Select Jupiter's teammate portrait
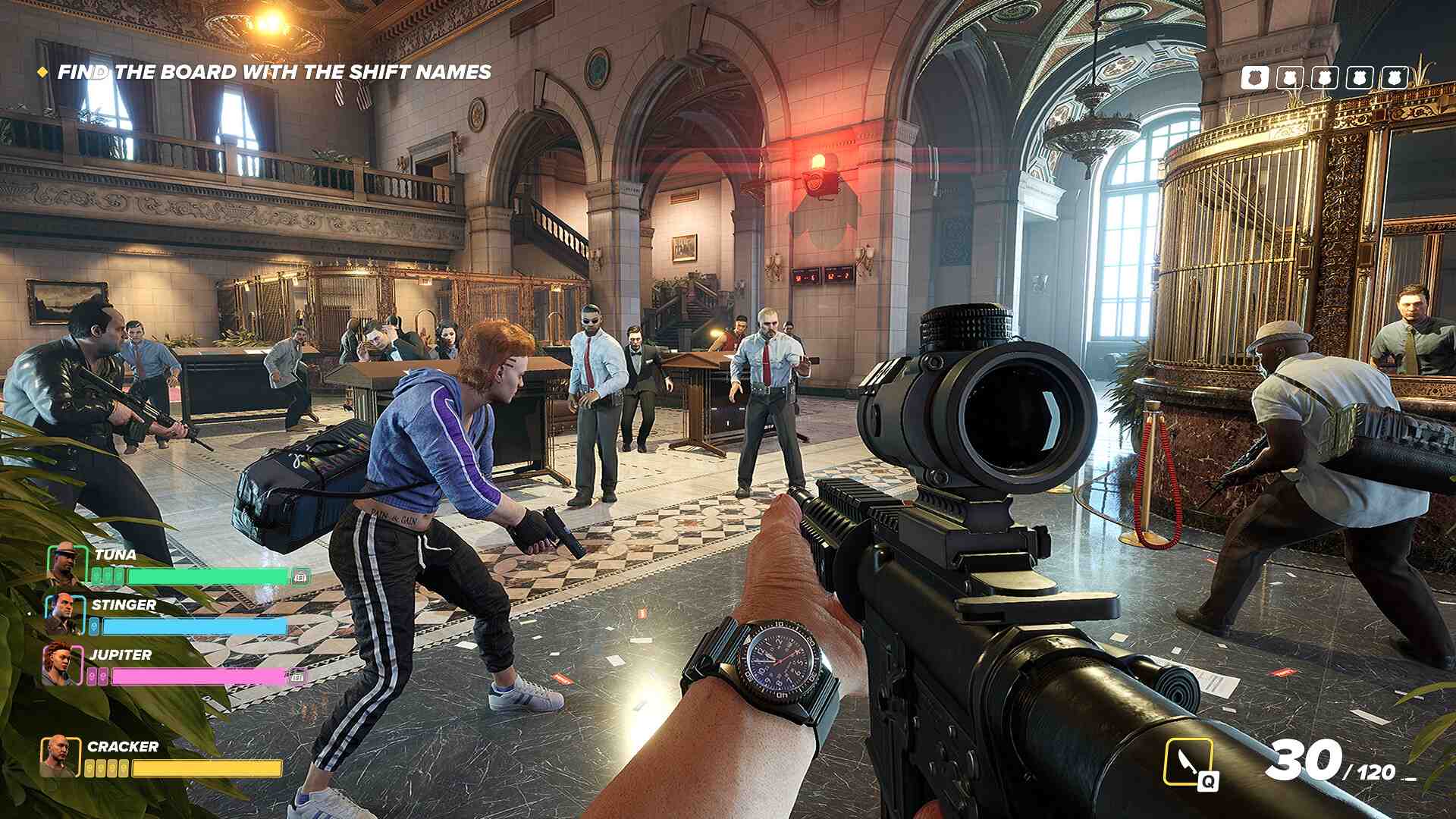The image size is (1456, 819). (62, 664)
